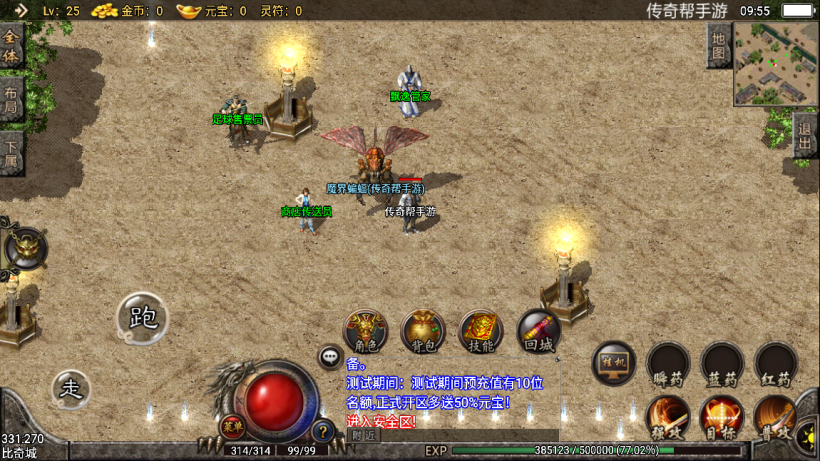
Task: Select a target with the 目标 button
Action: coord(722,417)
